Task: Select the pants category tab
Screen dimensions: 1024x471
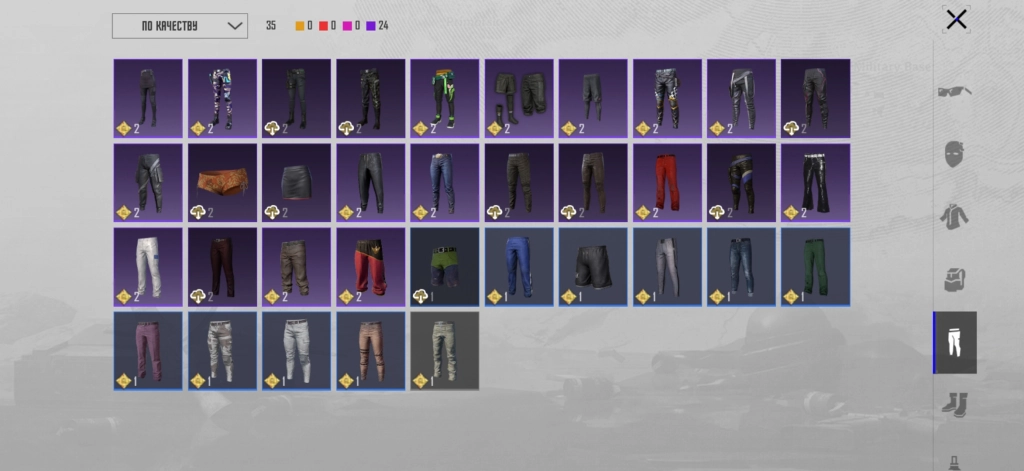Action: tap(955, 342)
